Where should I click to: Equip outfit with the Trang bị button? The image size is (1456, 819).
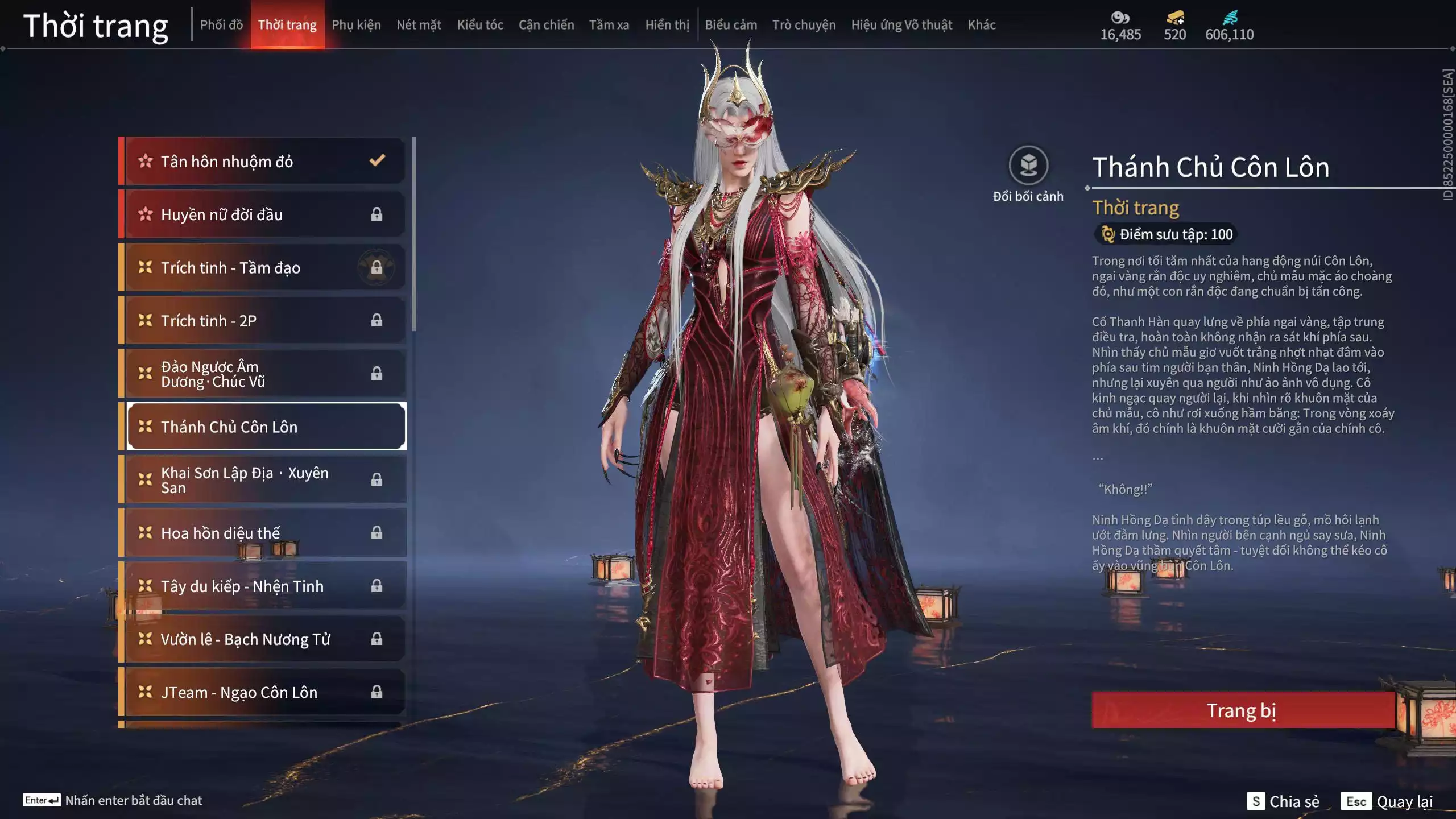click(1242, 710)
